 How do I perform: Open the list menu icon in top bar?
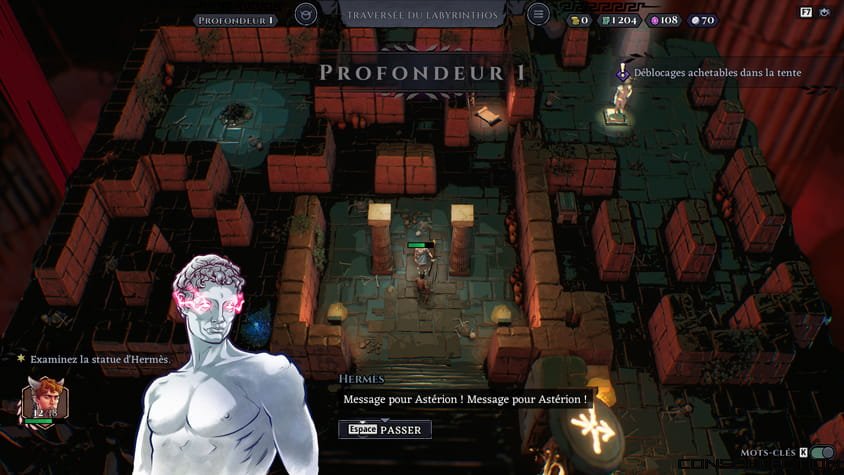(x=538, y=15)
